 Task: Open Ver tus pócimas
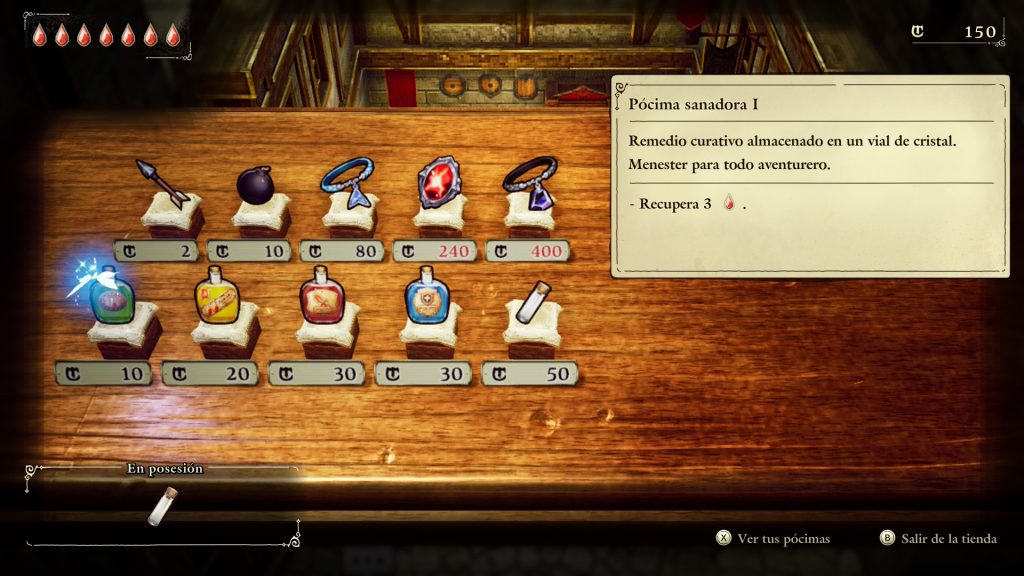(x=773, y=539)
